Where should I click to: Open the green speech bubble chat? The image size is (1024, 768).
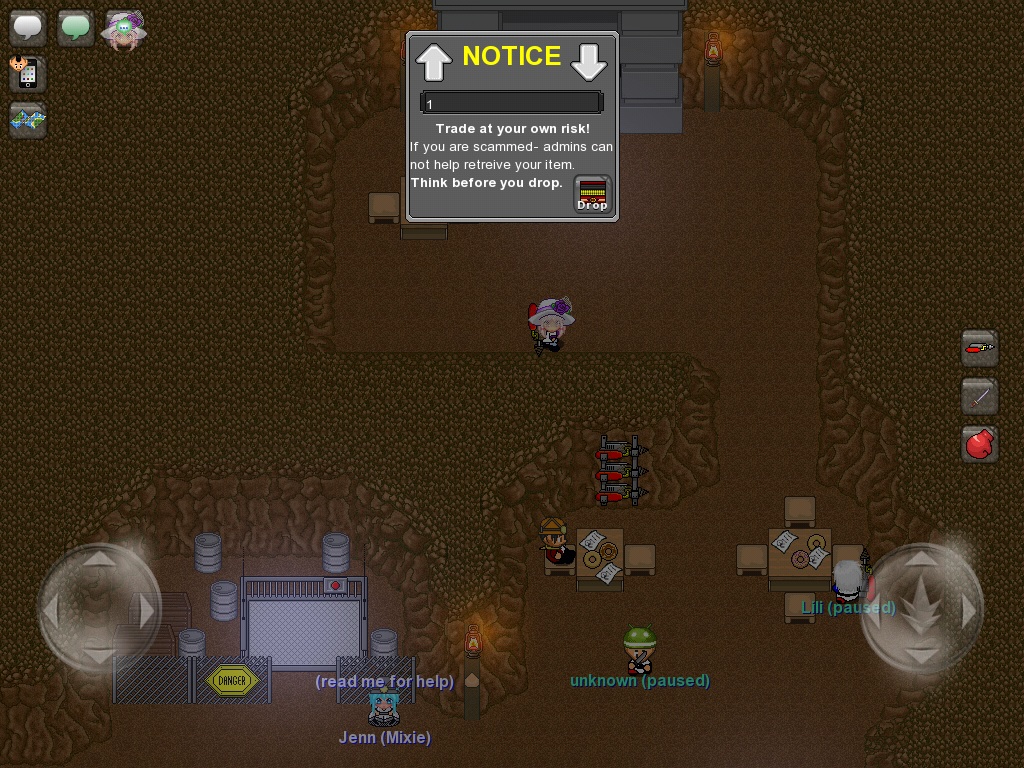(75, 28)
